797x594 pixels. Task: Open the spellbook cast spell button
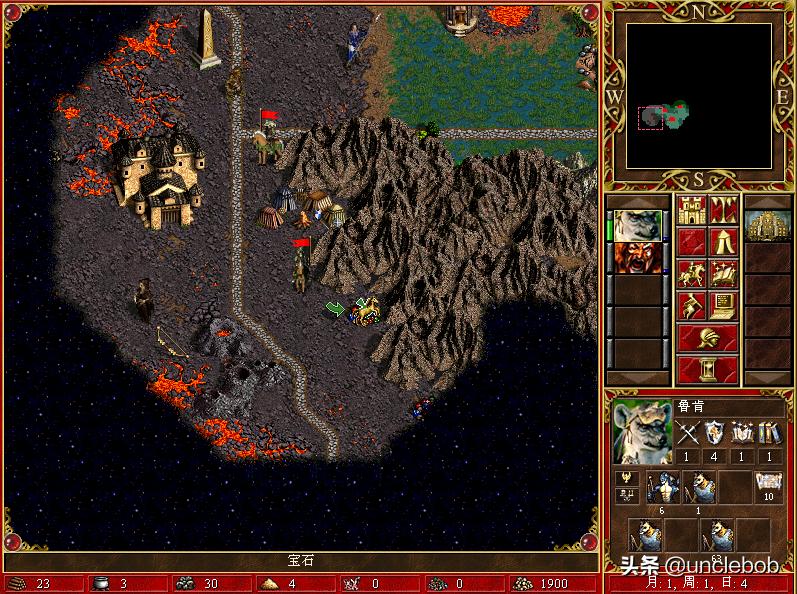click(723, 273)
